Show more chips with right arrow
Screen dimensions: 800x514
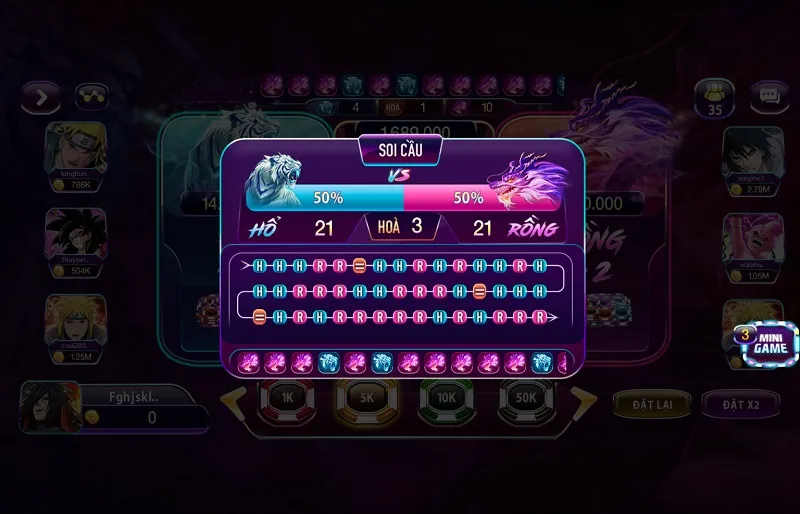[x=584, y=402]
